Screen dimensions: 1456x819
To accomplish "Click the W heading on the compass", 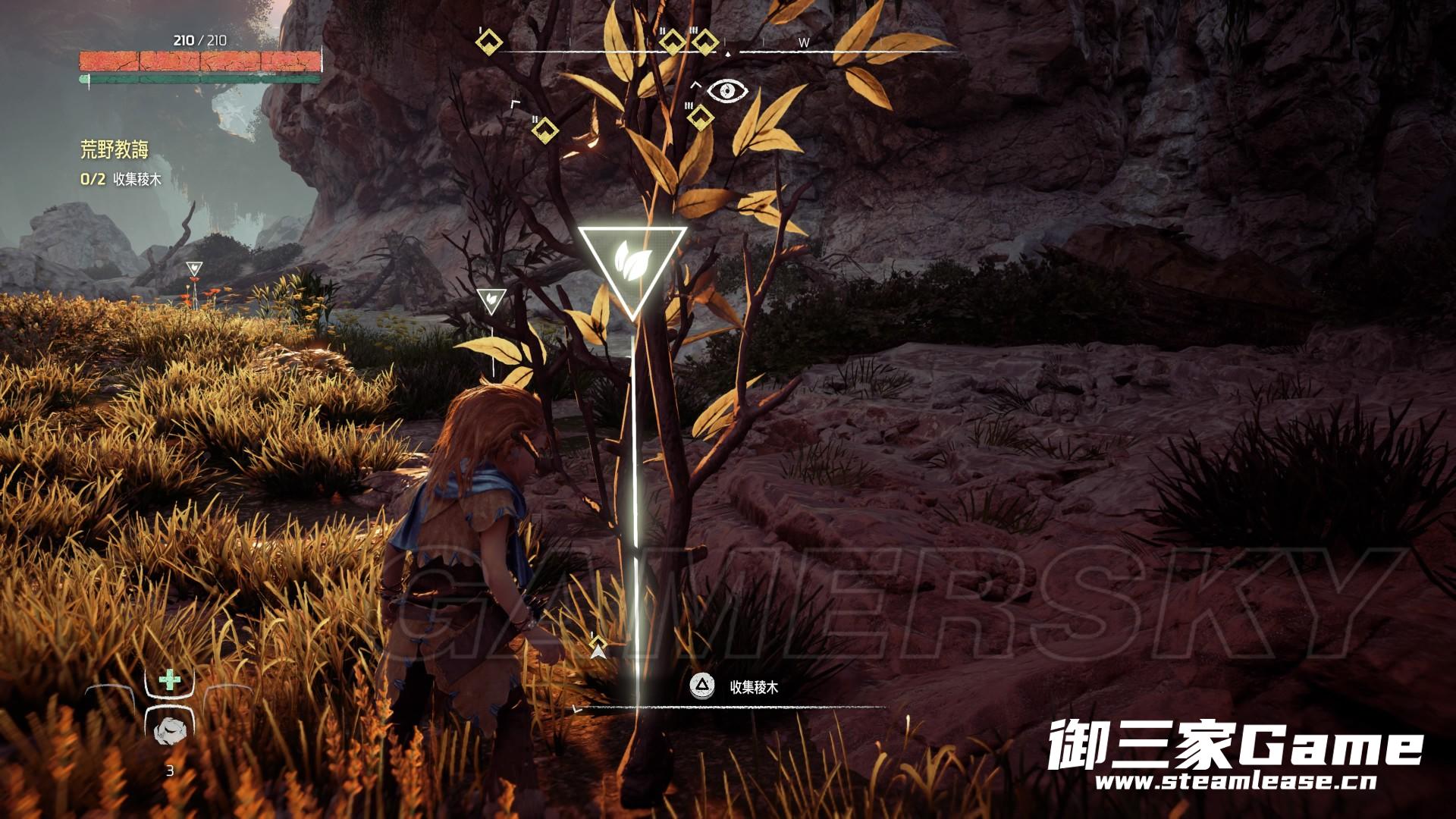I will click(804, 43).
